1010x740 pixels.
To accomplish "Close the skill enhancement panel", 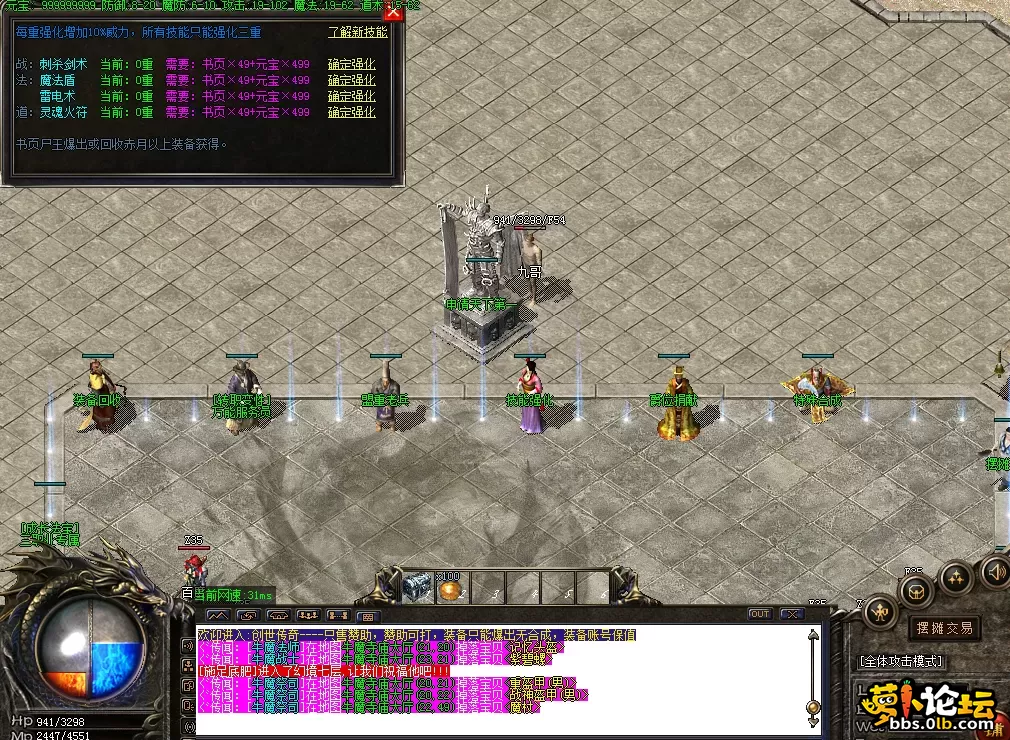I will (393, 12).
